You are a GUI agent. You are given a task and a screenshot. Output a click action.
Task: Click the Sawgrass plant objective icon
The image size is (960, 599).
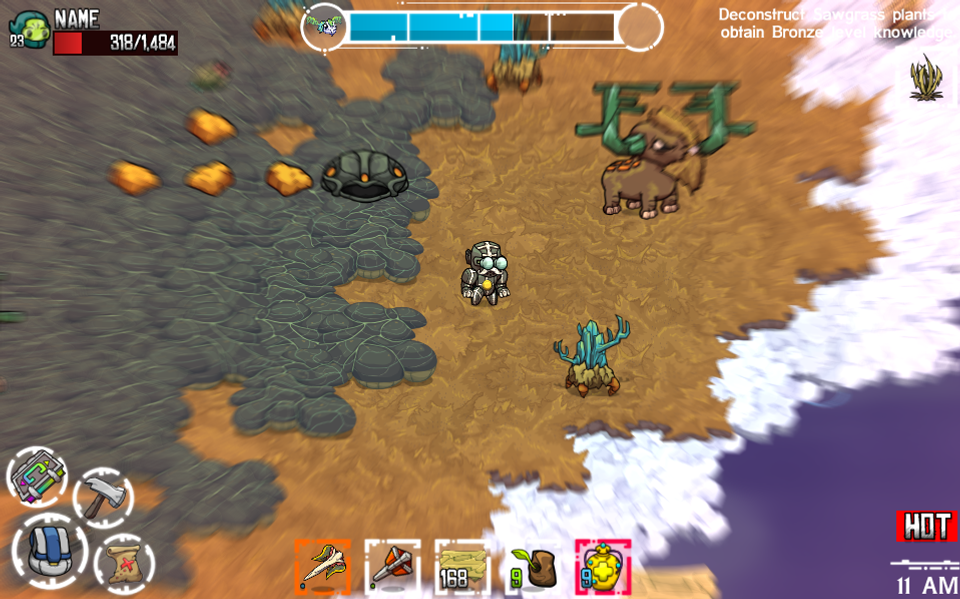pos(926,78)
